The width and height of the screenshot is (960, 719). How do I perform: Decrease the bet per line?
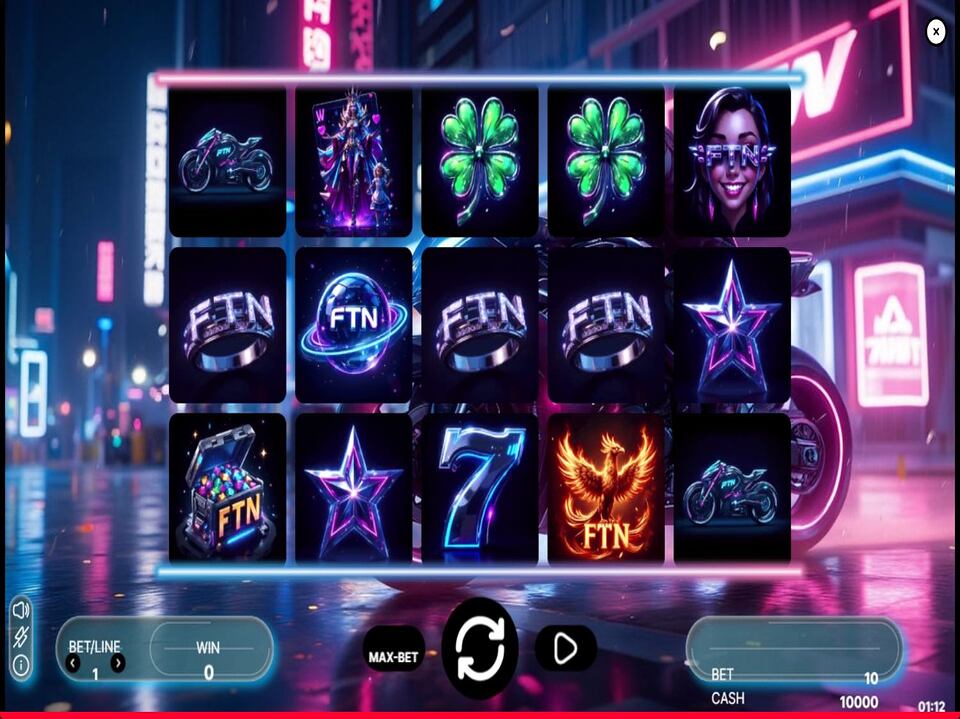click(x=73, y=663)
